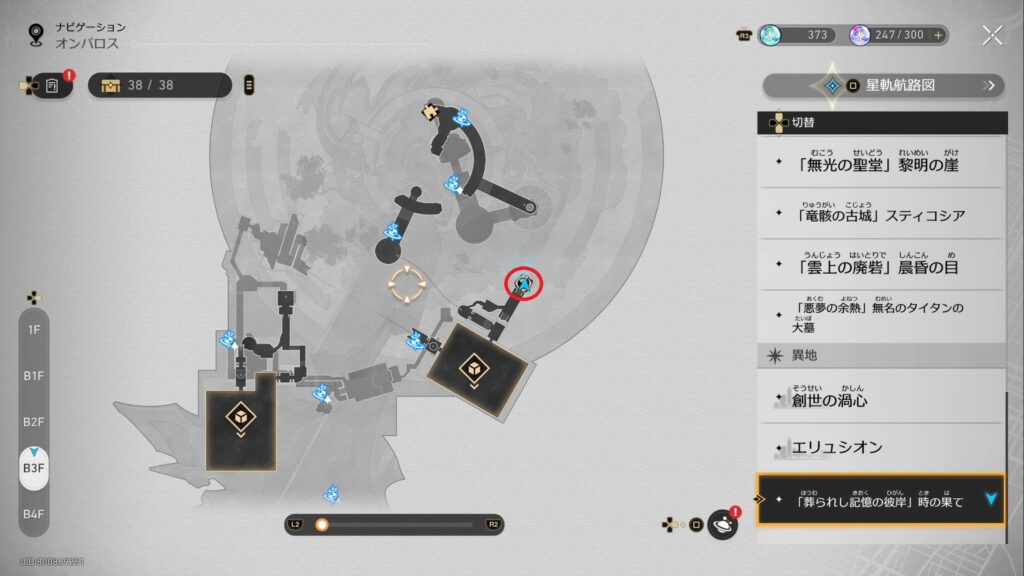Select the B3F floor button
Image resolution: width=1024 pixels, height=576 pixels.
click(x=34, y=468)
